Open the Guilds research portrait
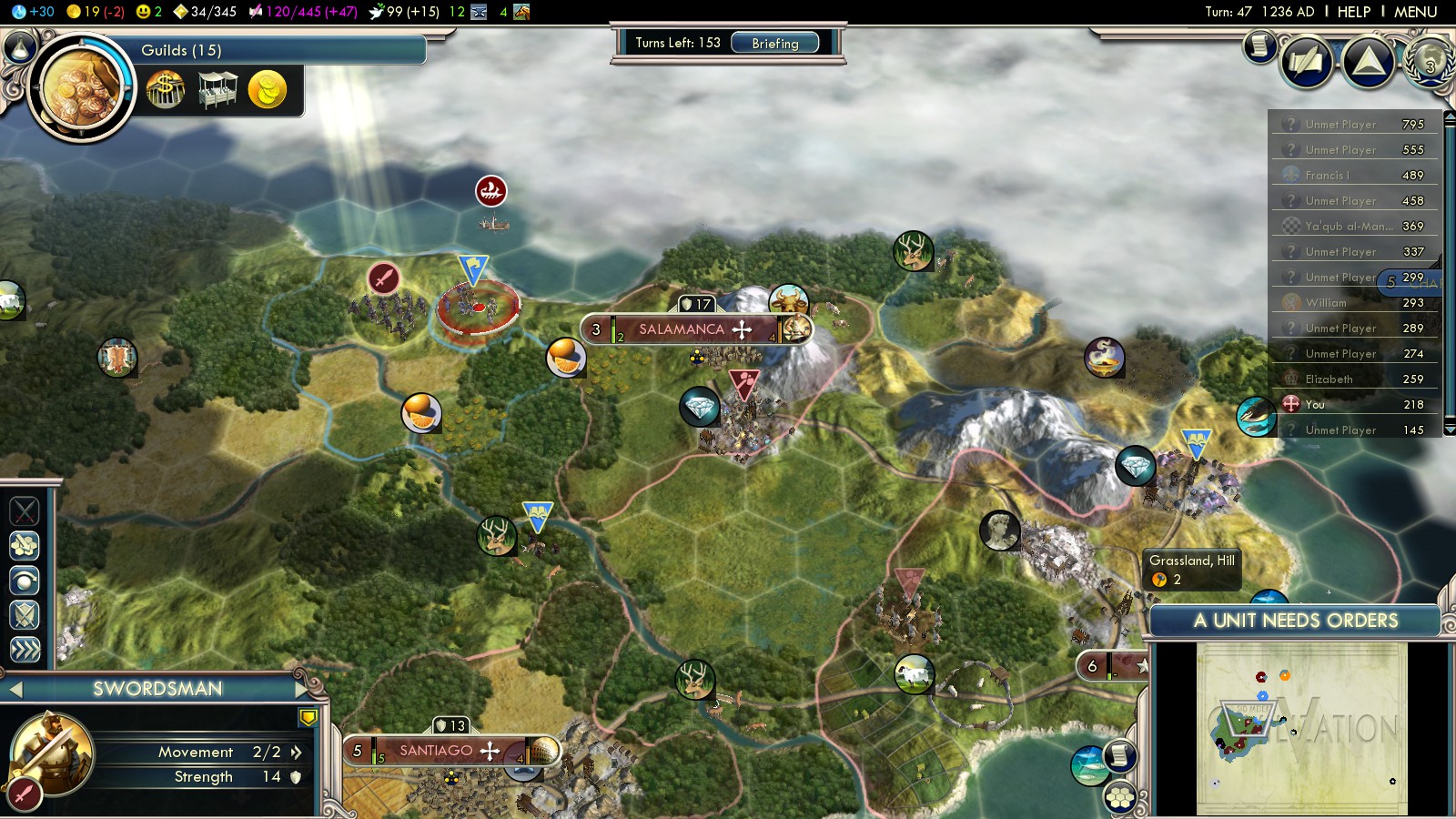1456x819 pixels. pos(81,88)
